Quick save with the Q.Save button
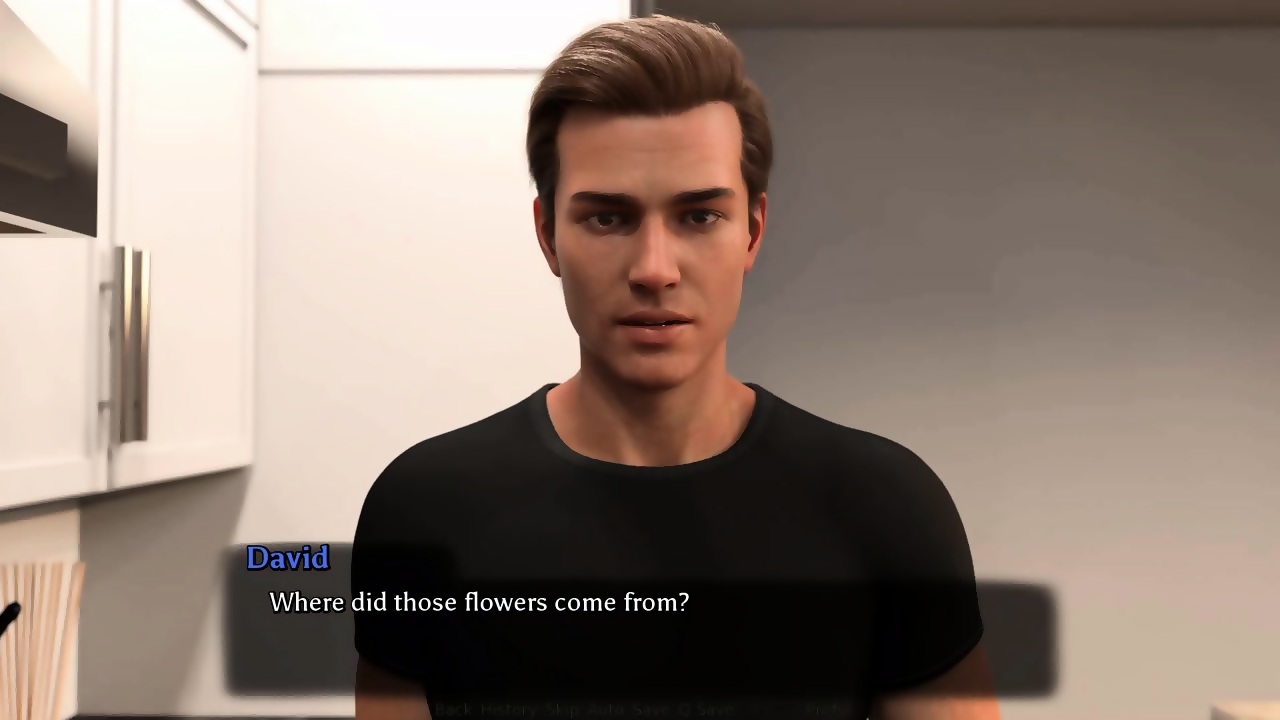The width and height of the screenshot is (1280, 720). pyautogui.click(x=705, y=709)
